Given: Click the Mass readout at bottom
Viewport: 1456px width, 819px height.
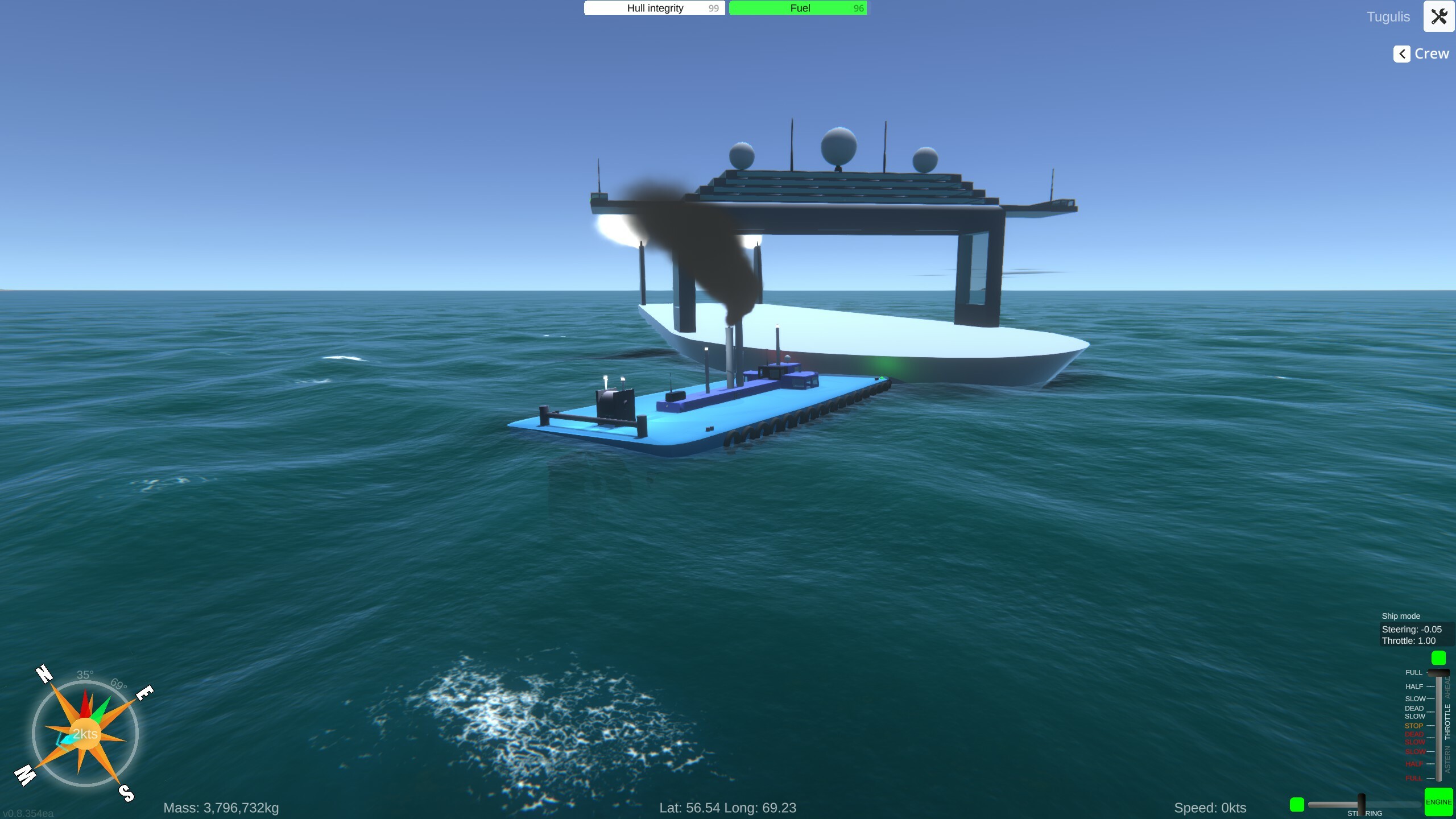Looking at the screenshot, I should (x=221, y=807).
